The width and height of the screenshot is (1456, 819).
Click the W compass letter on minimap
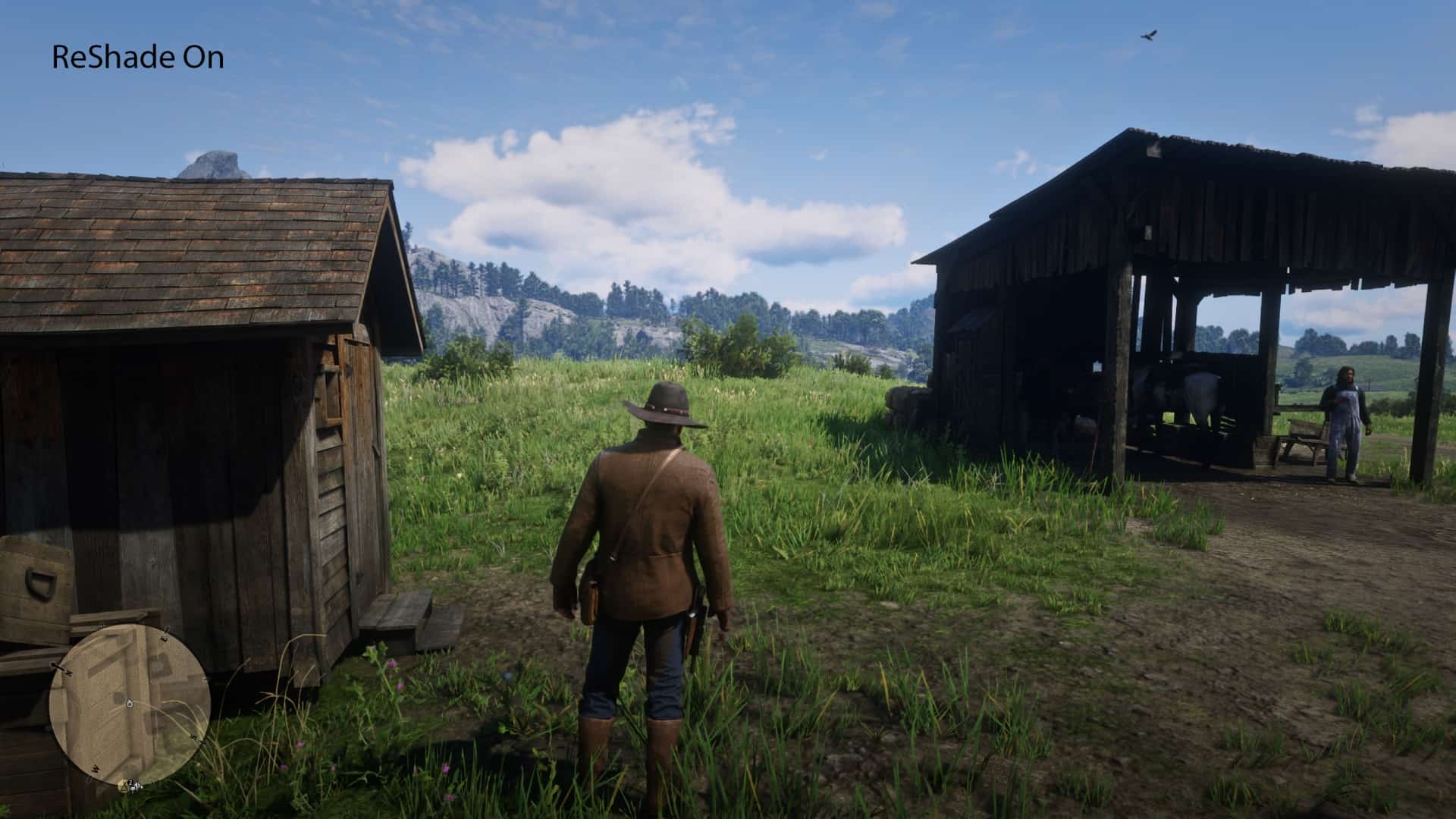point(96,769)
